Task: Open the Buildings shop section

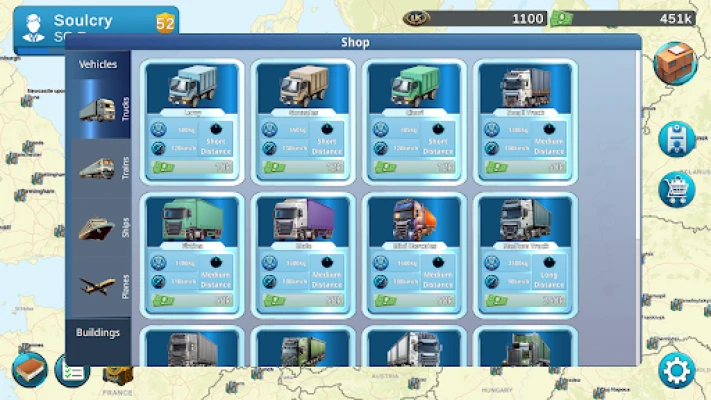Action: pyautogui.click(x=98, y=332)
